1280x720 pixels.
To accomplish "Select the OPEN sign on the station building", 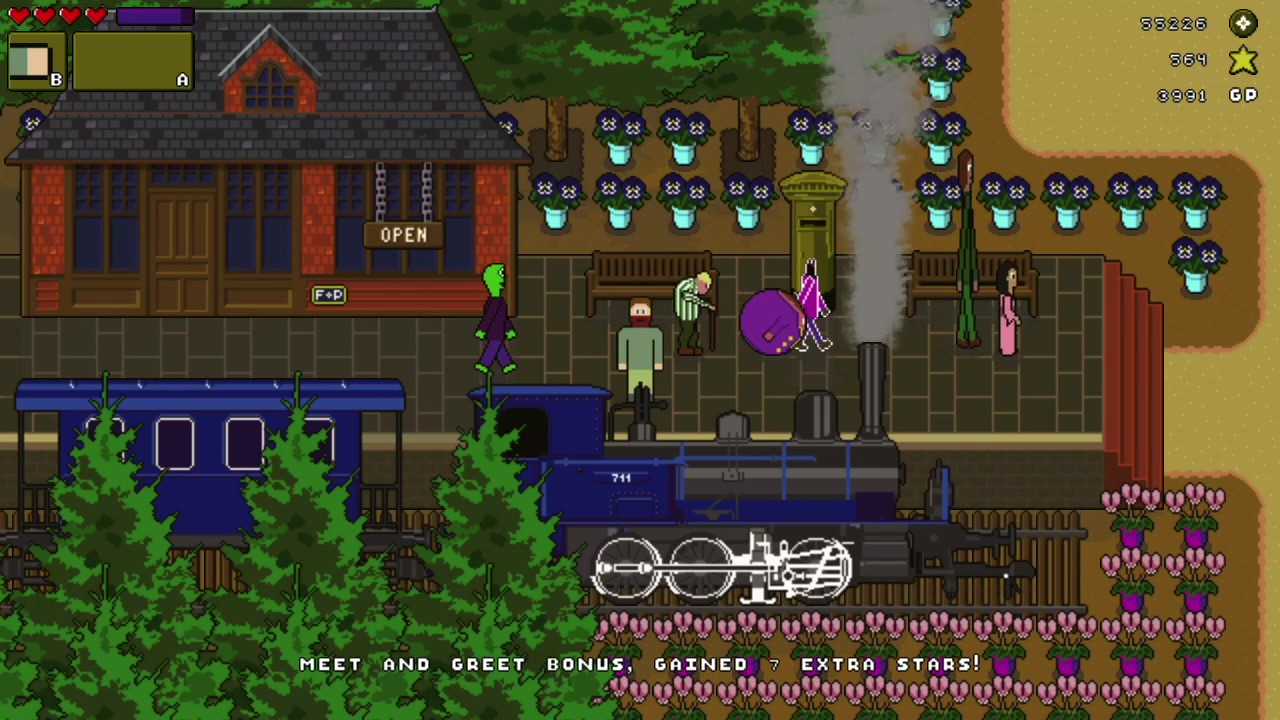I will 404,234.
